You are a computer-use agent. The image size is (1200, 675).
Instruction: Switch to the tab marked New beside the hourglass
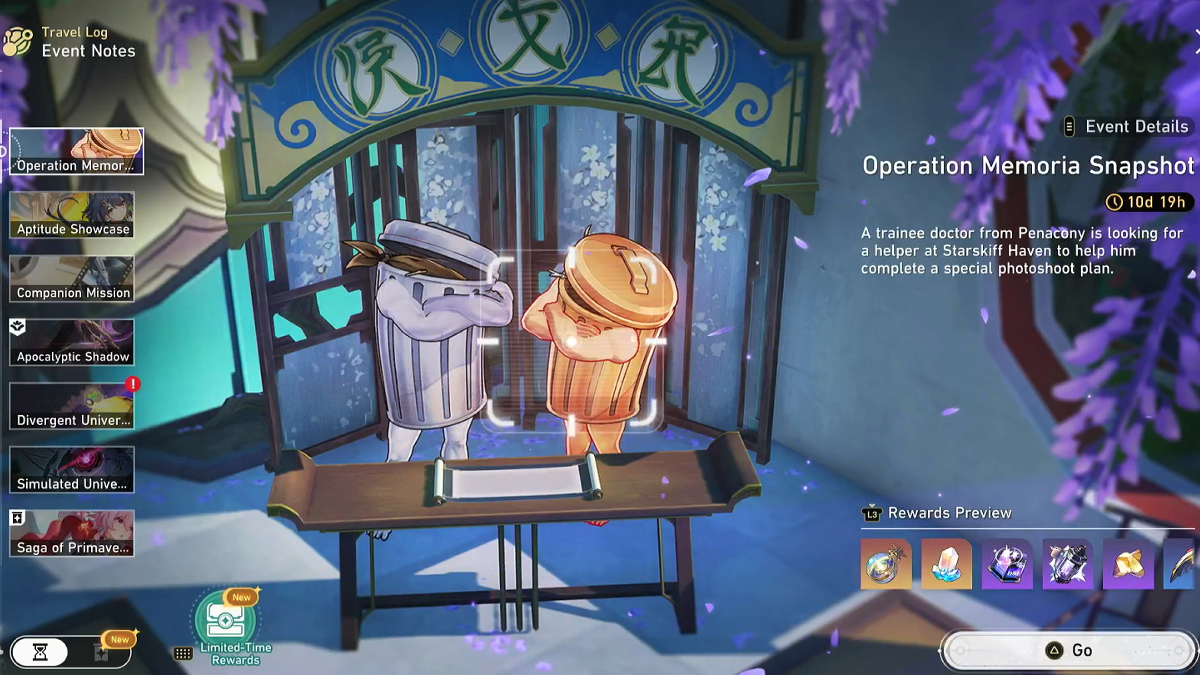click(x=100, y=652)
